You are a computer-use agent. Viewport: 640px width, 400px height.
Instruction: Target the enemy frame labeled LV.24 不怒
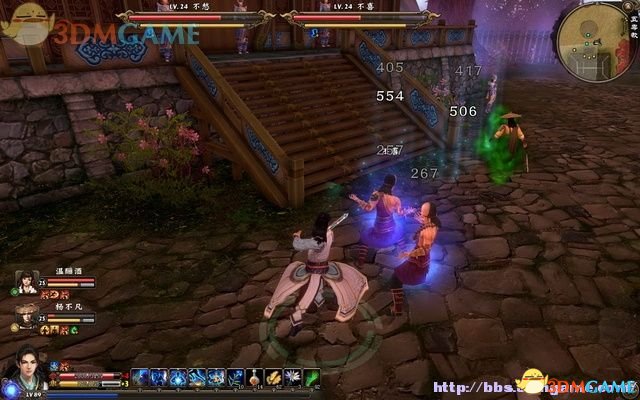(197, 16)
